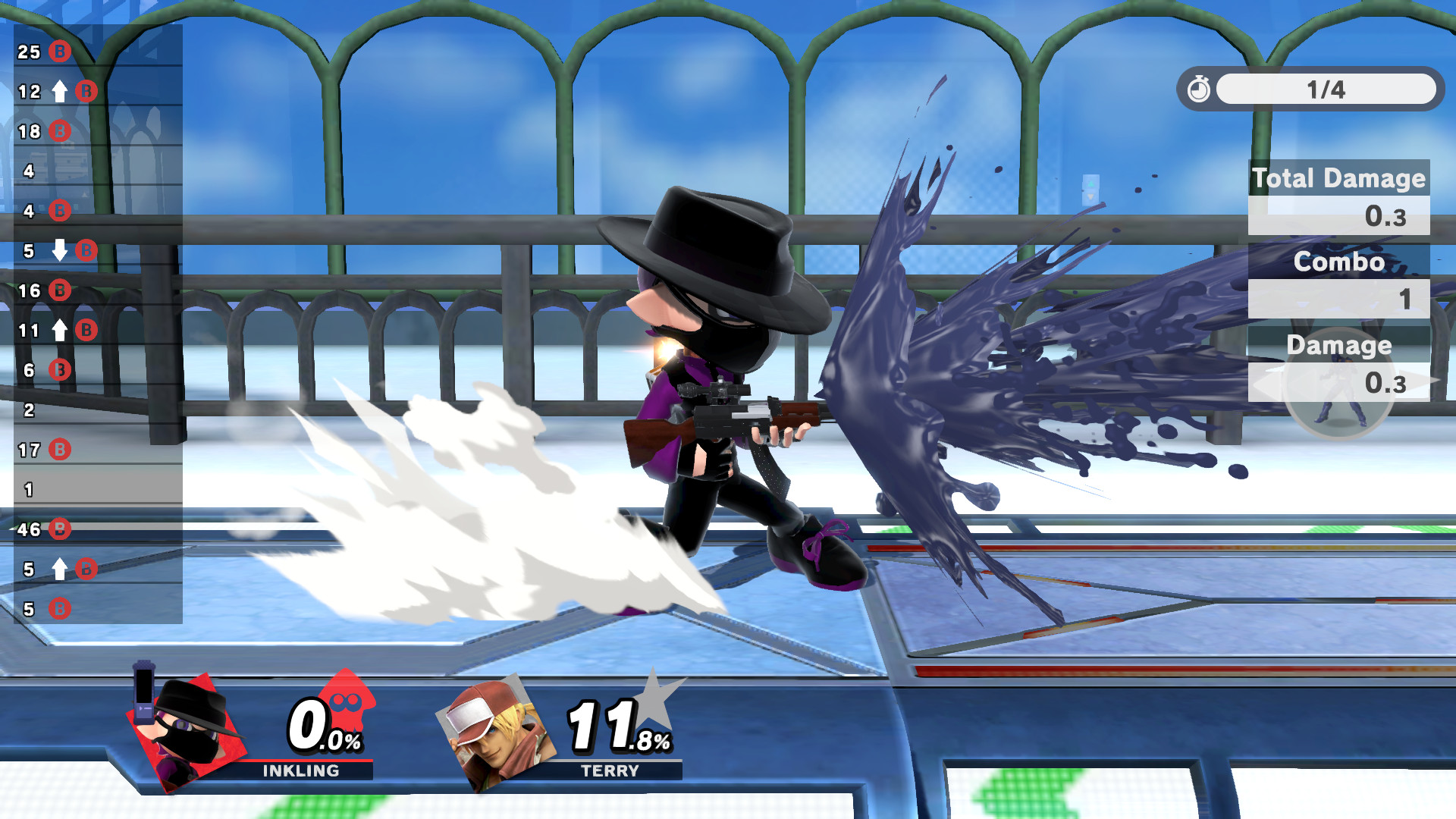1456x819 pixels.
Task: Click the up arrow next to input 11
Action: tap(61, 330)
